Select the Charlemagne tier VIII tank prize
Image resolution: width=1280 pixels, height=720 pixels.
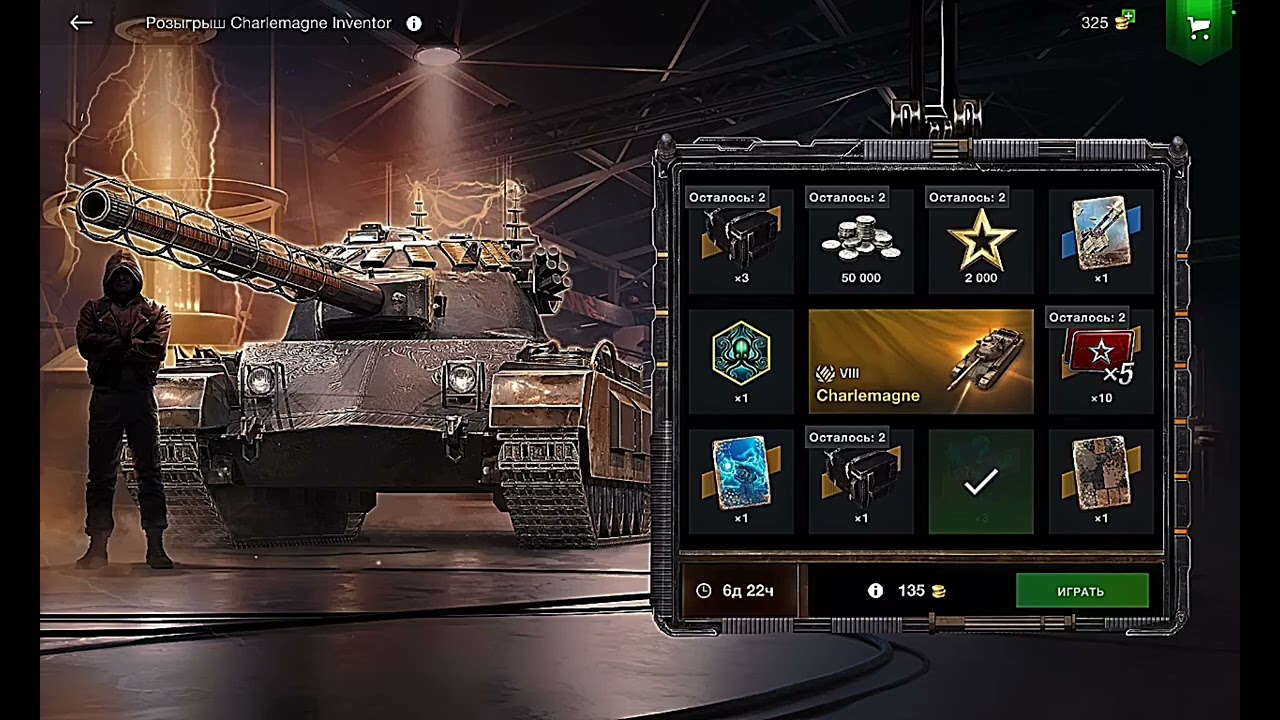point(920,362)
